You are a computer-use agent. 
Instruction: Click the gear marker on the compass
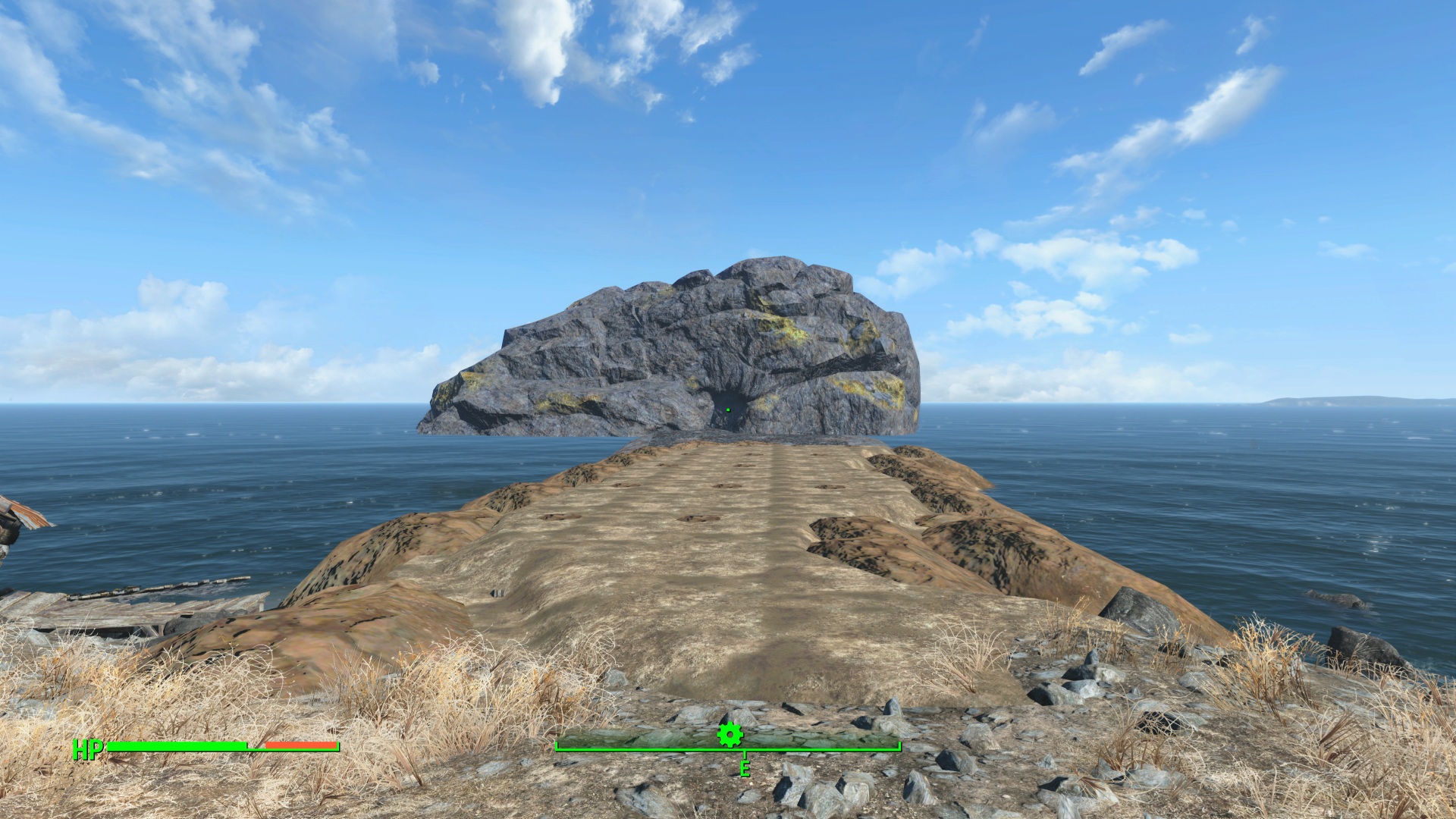(x=730, y=734)
